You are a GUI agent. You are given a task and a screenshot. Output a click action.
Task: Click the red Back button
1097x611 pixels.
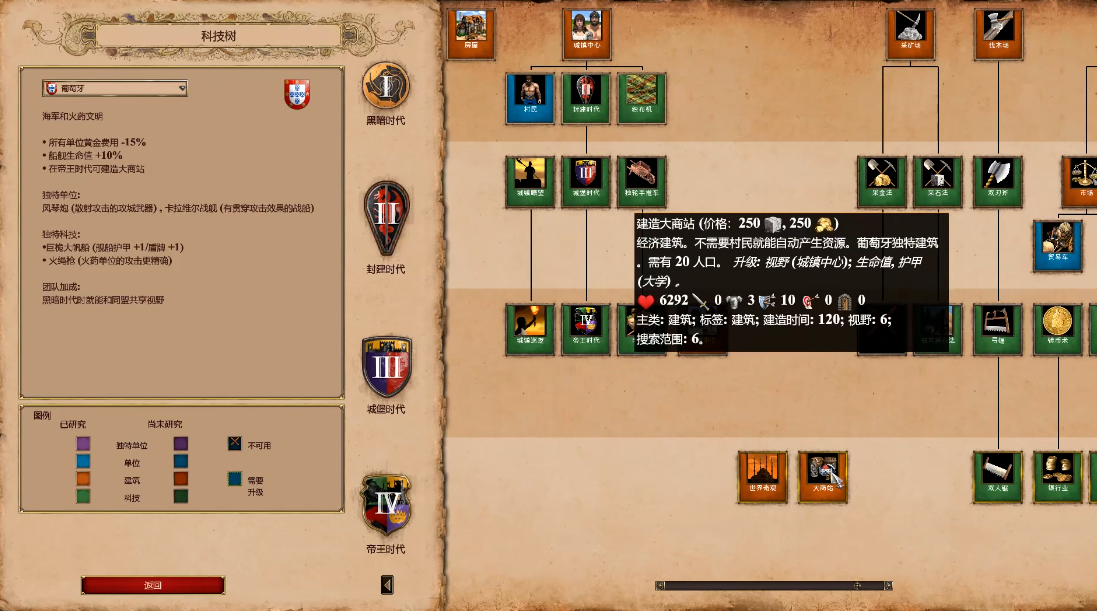coord(153,585)
